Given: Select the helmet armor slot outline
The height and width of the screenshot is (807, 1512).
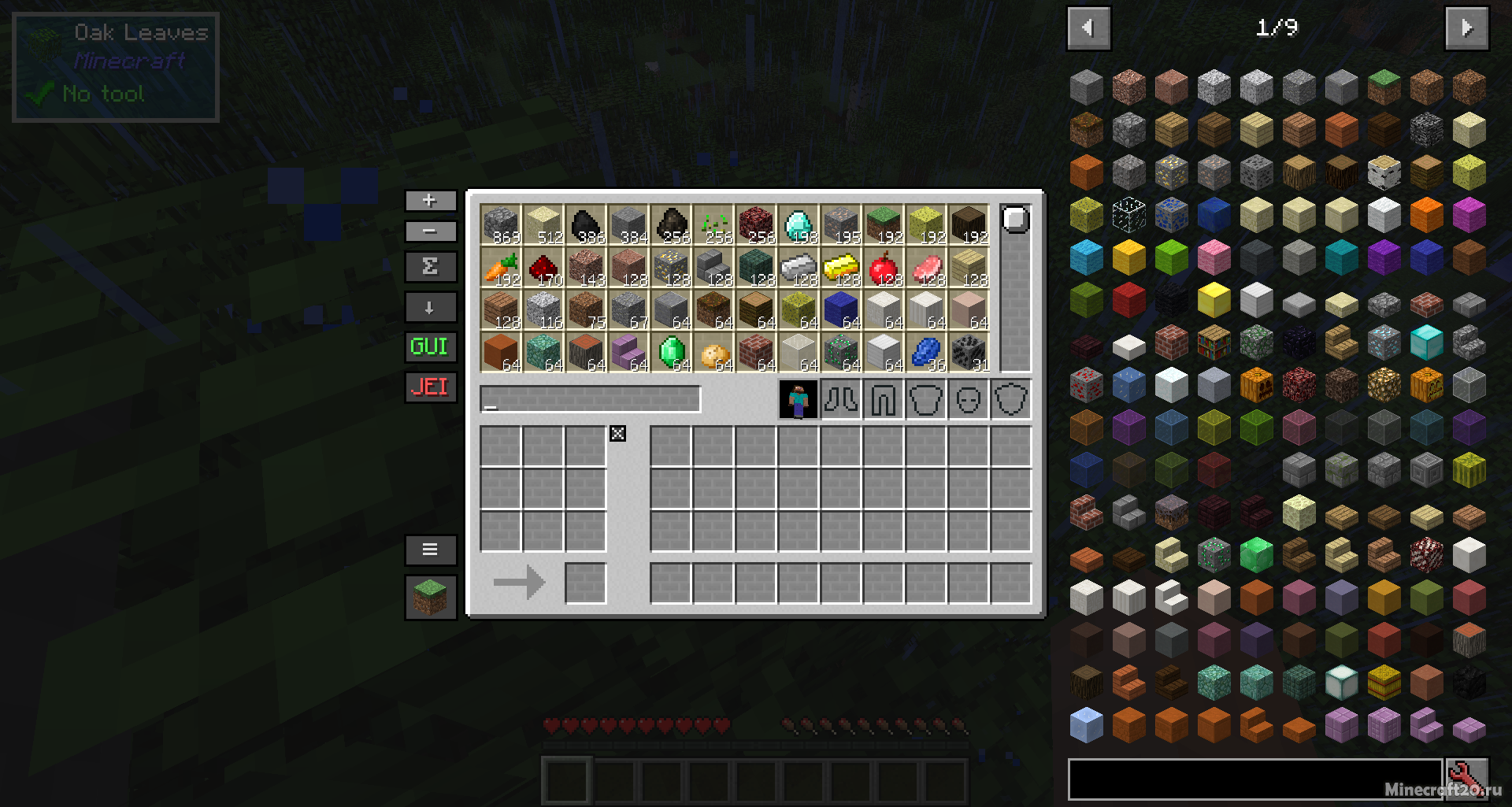Looking at the screenshot, I should coord(969,399).
